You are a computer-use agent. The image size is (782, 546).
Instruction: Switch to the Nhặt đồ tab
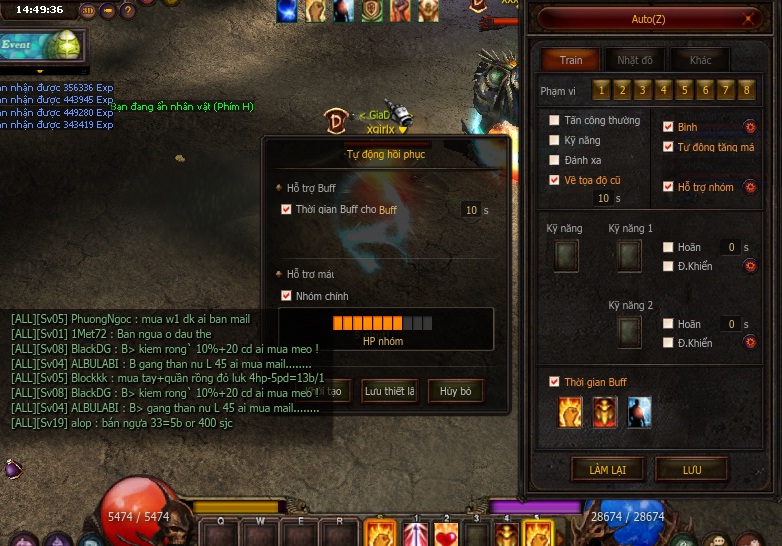pos(635,60)
